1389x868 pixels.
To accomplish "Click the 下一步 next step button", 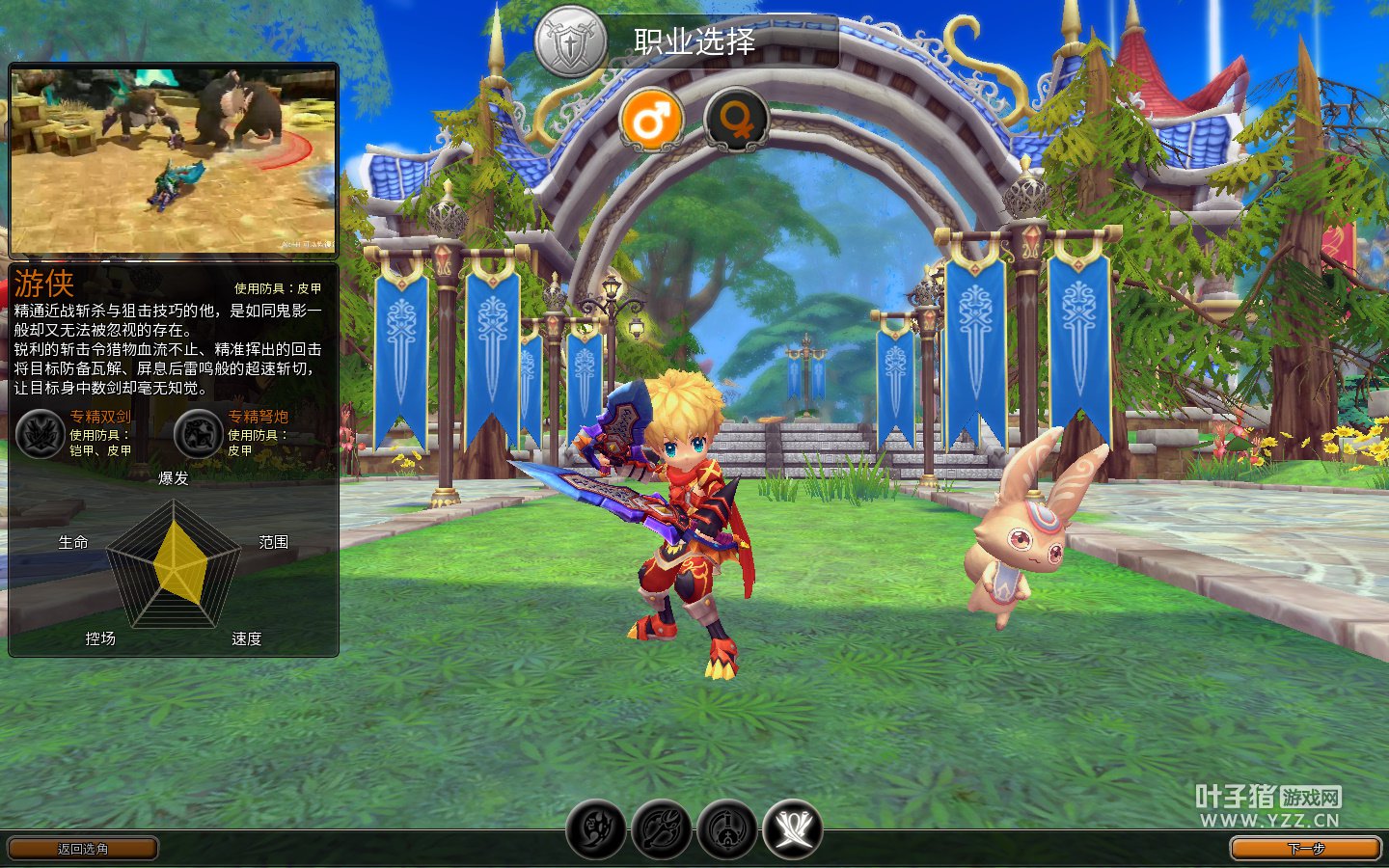I will point(1305,849).
